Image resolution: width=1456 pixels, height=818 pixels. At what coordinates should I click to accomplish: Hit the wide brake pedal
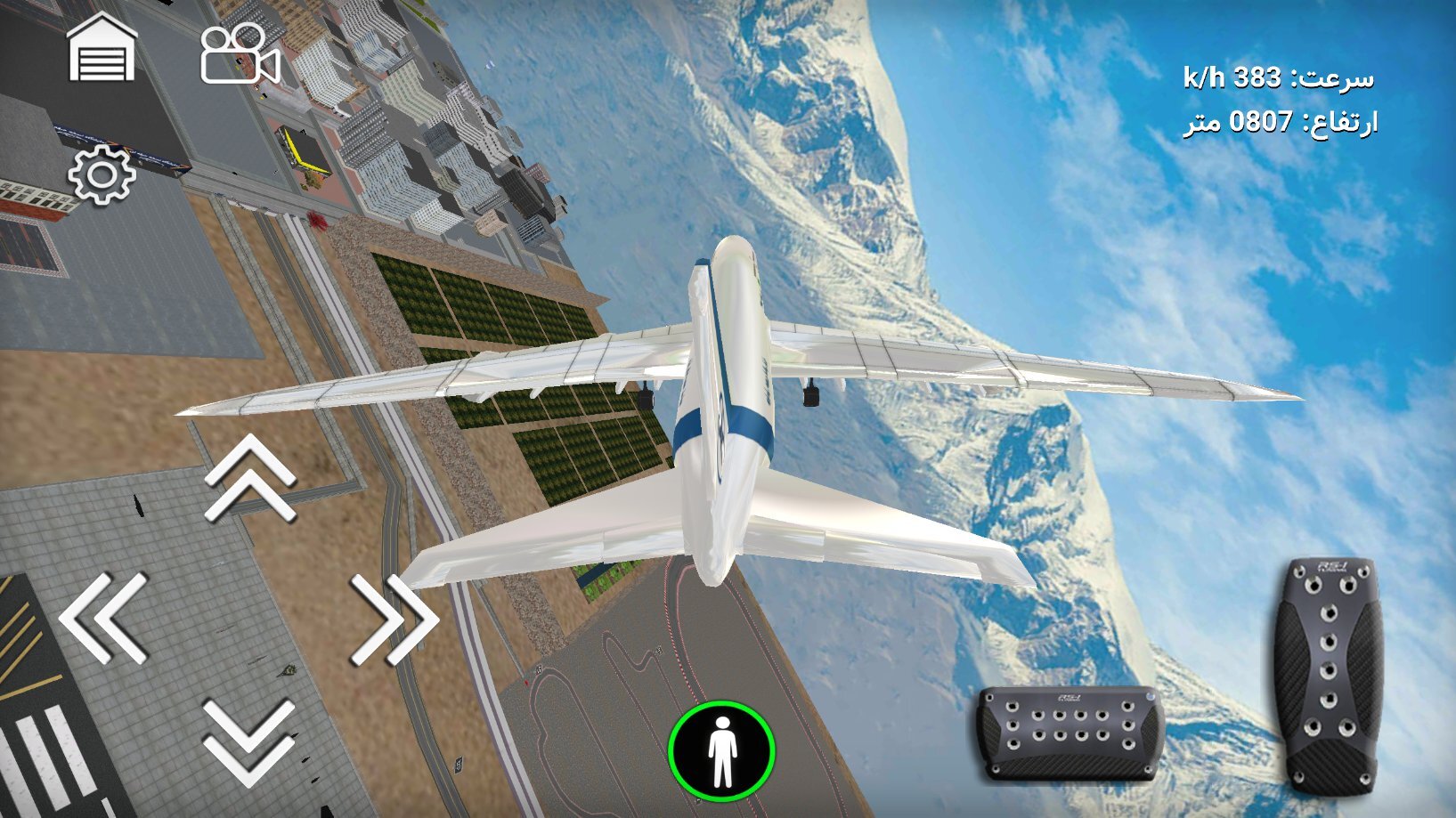(x=1070, y=732)
